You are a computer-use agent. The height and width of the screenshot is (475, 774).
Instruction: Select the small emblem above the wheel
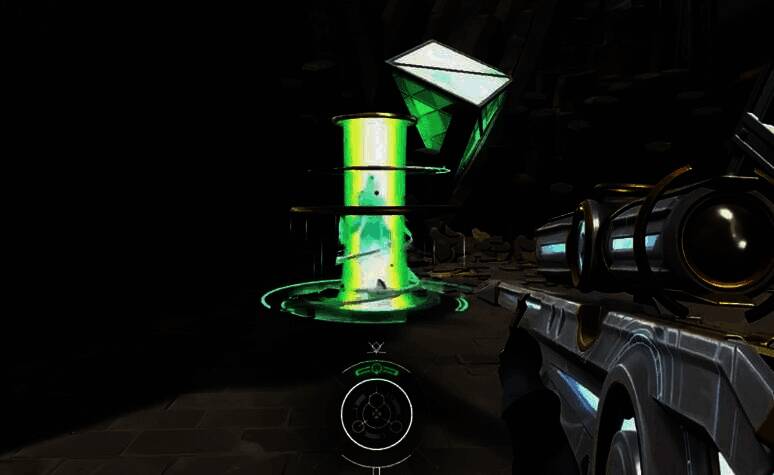pyautogui.click(x=377, y=349)
